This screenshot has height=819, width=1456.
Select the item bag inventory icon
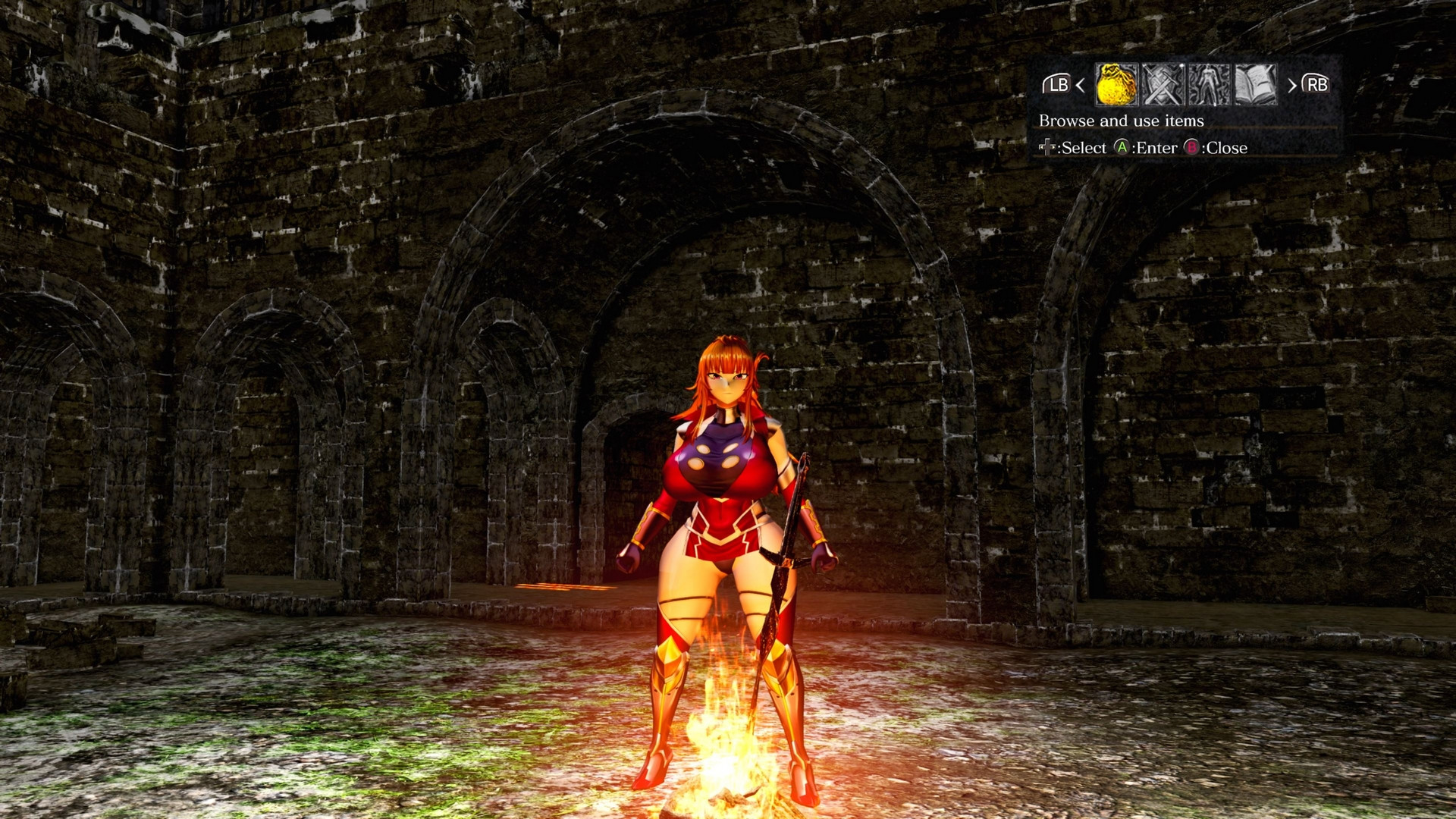coord(1116,85)
